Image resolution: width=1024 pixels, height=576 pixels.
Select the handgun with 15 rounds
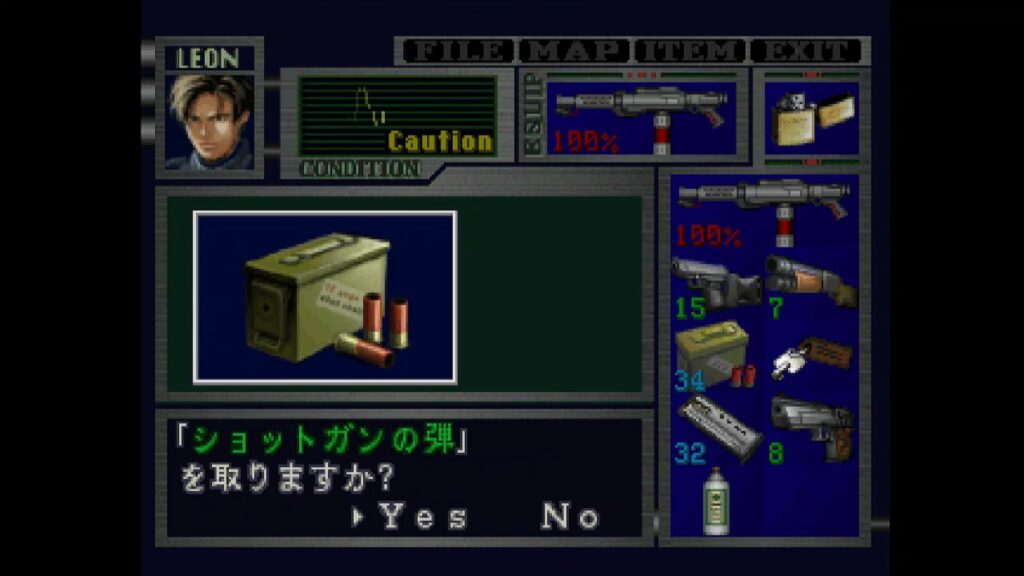click(714, 284)
